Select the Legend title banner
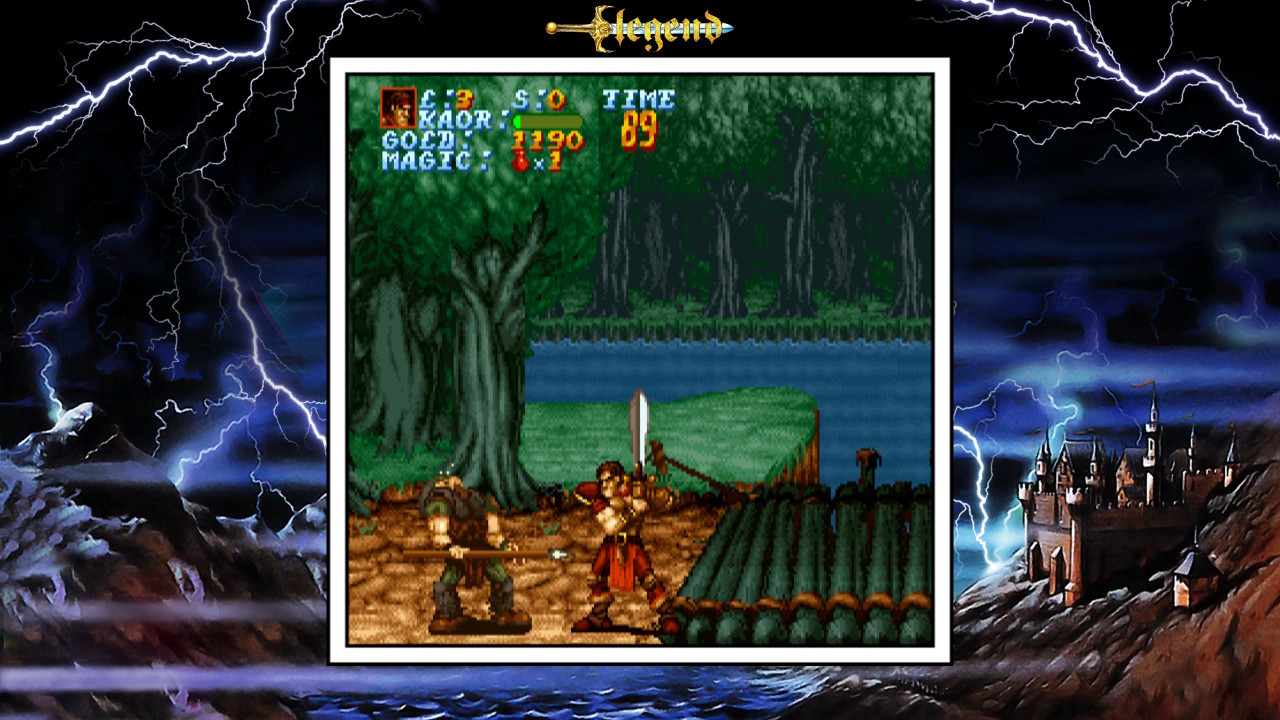Viewport: 1280px width, 720px height. pos(640,27)
